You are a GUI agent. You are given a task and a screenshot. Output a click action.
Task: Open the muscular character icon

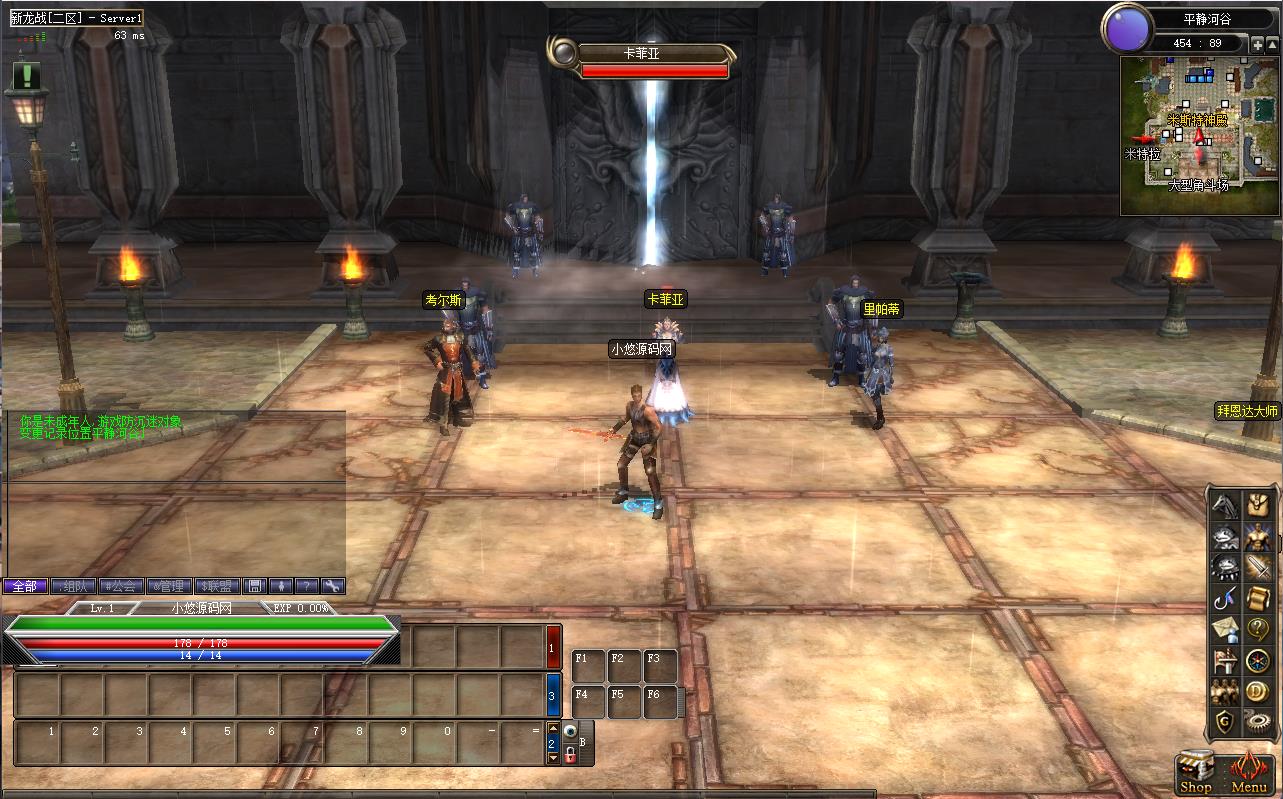1257,537
